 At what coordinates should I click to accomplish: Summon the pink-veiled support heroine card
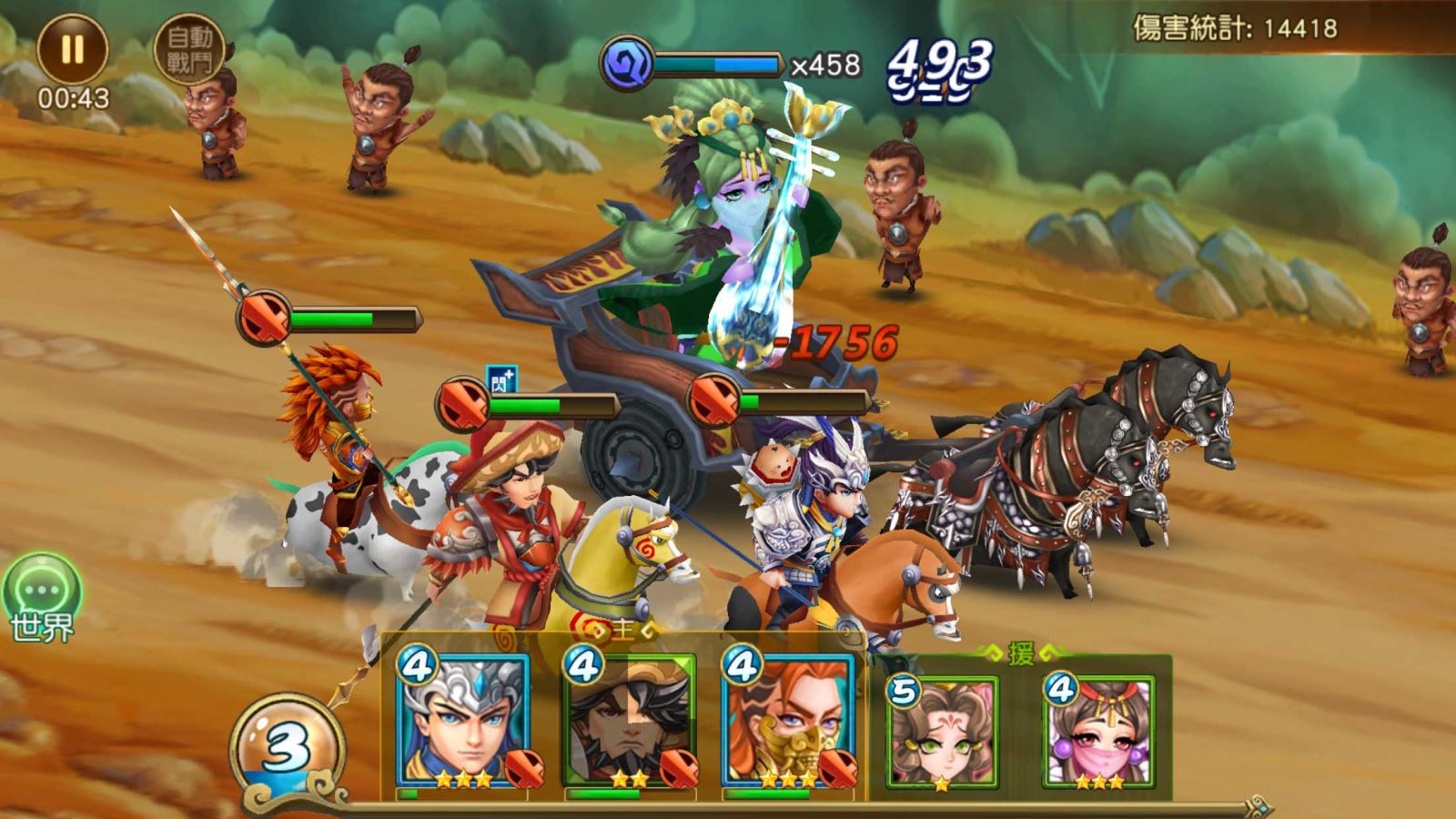pos(1099,733)
